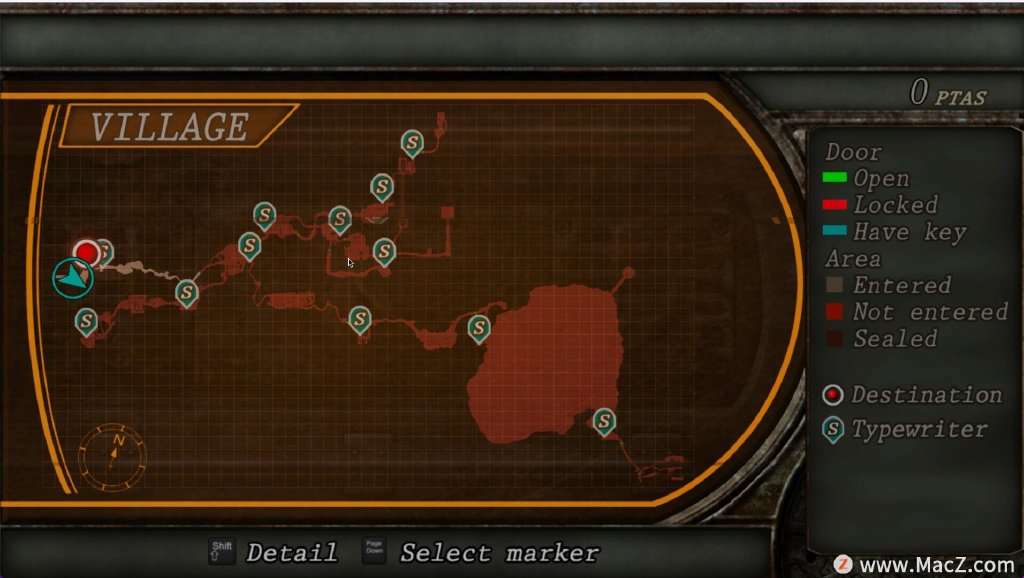Choose the Typewriter legend entry
The height and width of the screenshot is (578, 1024).
[x=904, y=430]
